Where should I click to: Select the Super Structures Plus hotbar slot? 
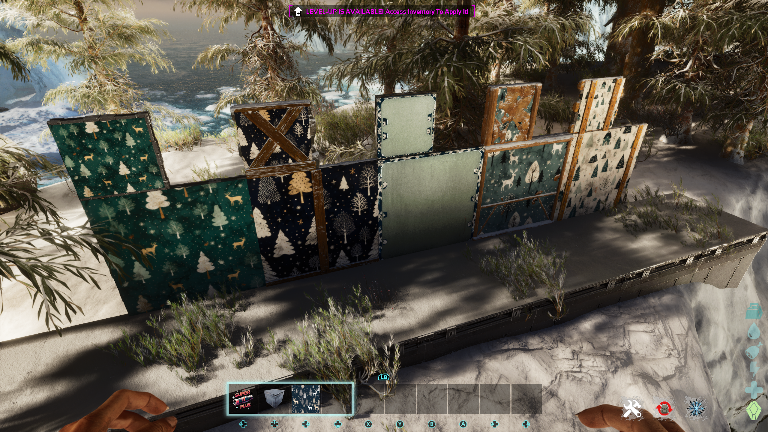point(244,398)
